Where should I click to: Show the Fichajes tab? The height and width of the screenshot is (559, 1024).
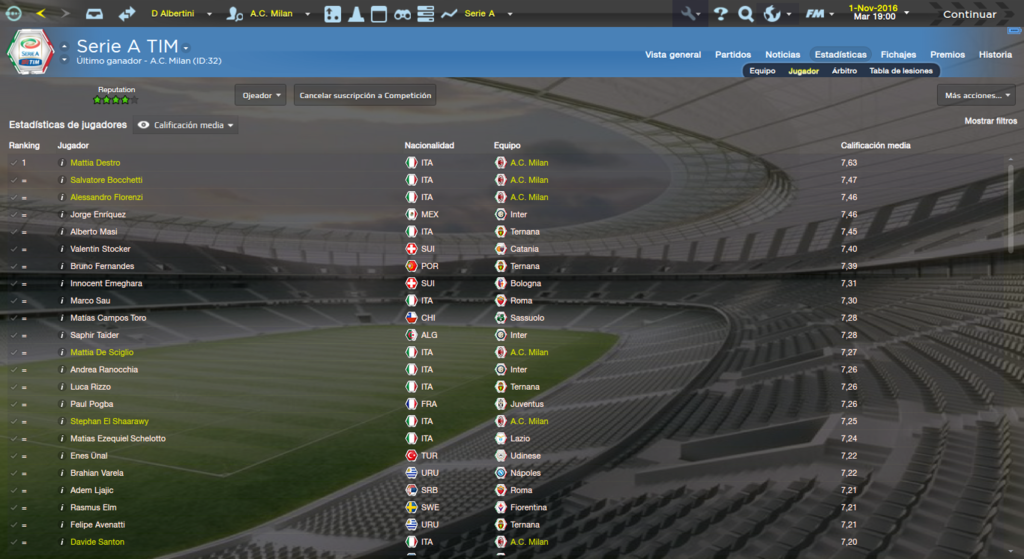tap(898, 55)
